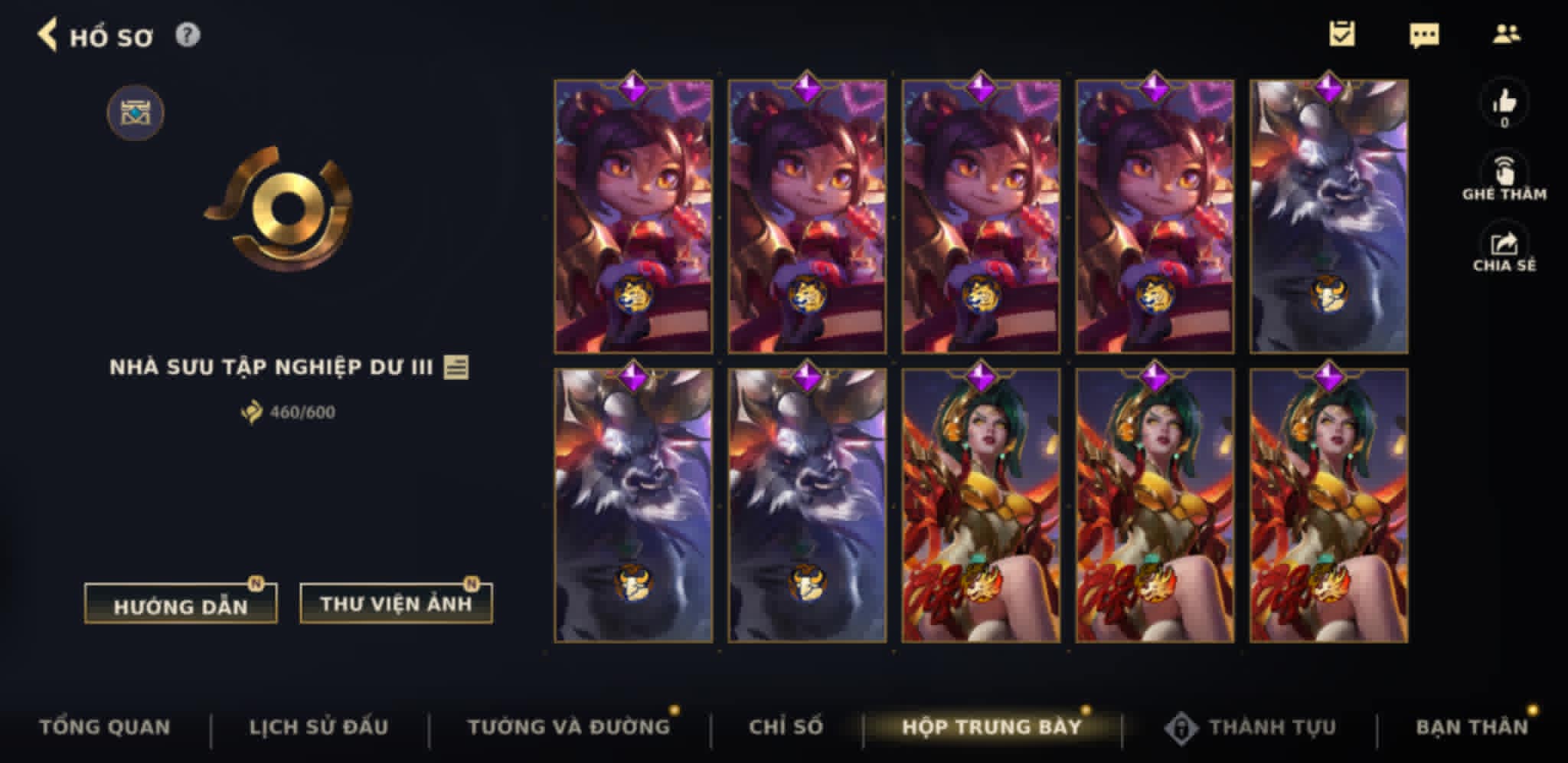1568x763 pixels.
Task: Open the loot chest icon near the avatar
Action: click(135, 111)
